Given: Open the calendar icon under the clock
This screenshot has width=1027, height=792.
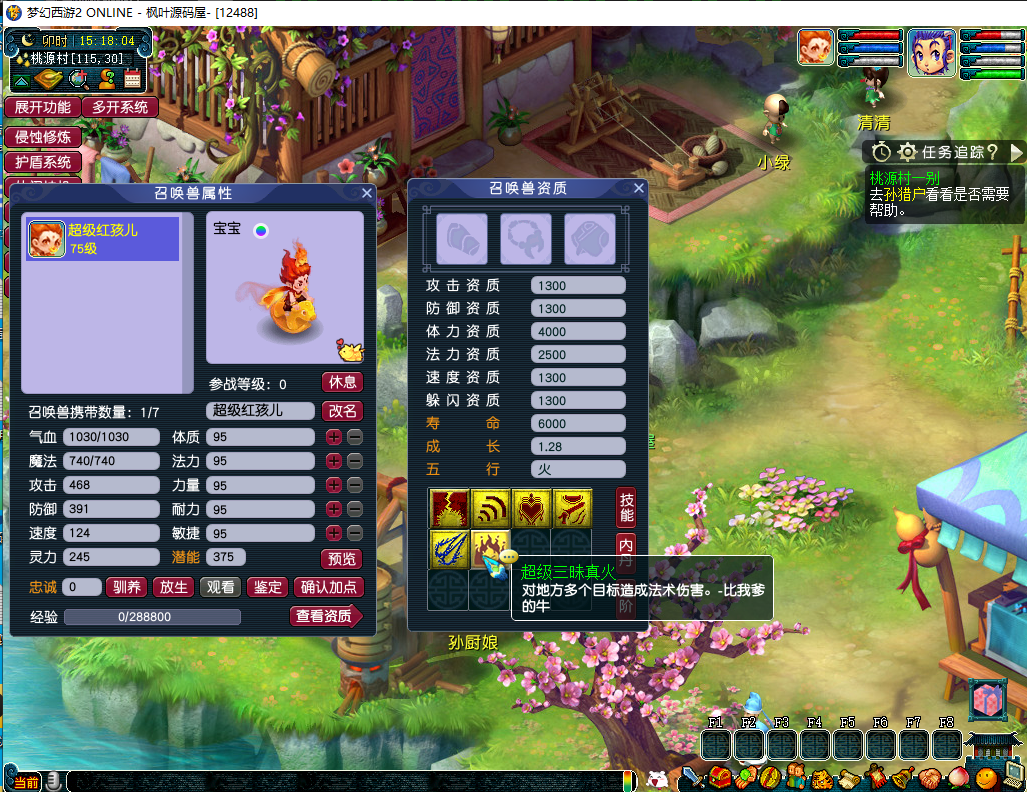Looking at the screenshot, I should click(133, 79).
